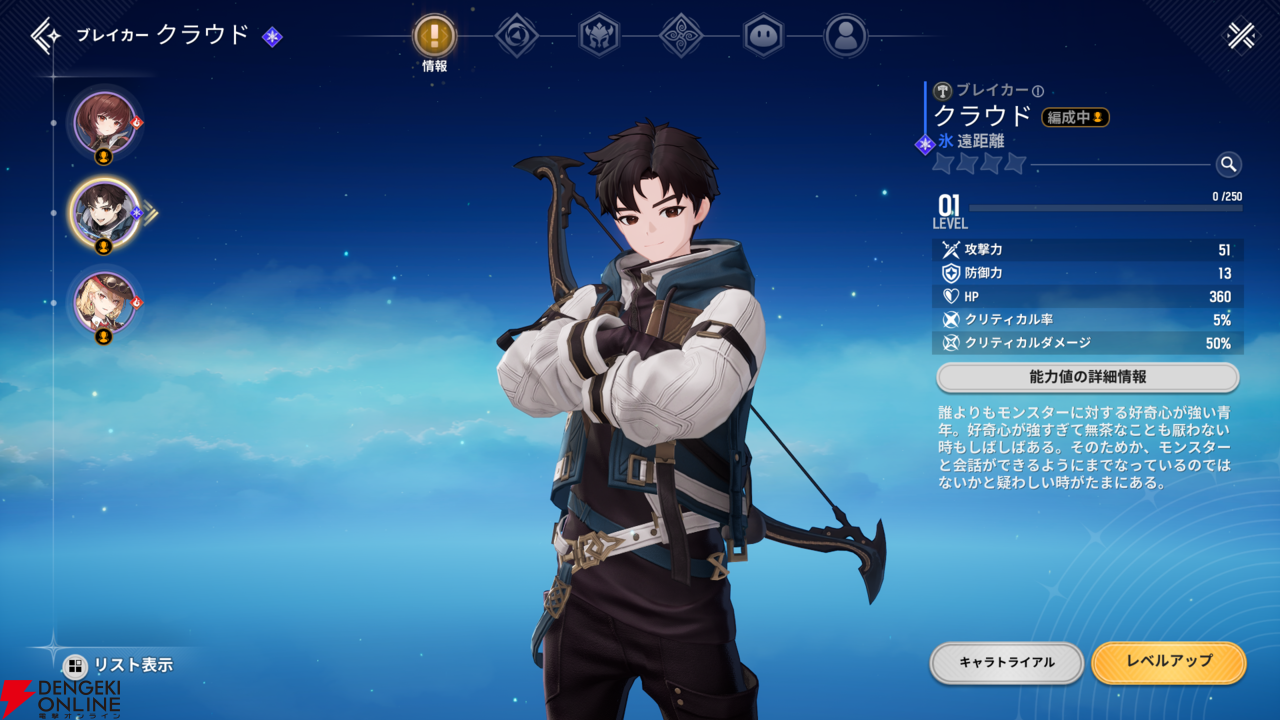The height and width of the screenshot is (720, 1280).
Task: Select the four-petal diamond tab
Action: click(682, 36)
